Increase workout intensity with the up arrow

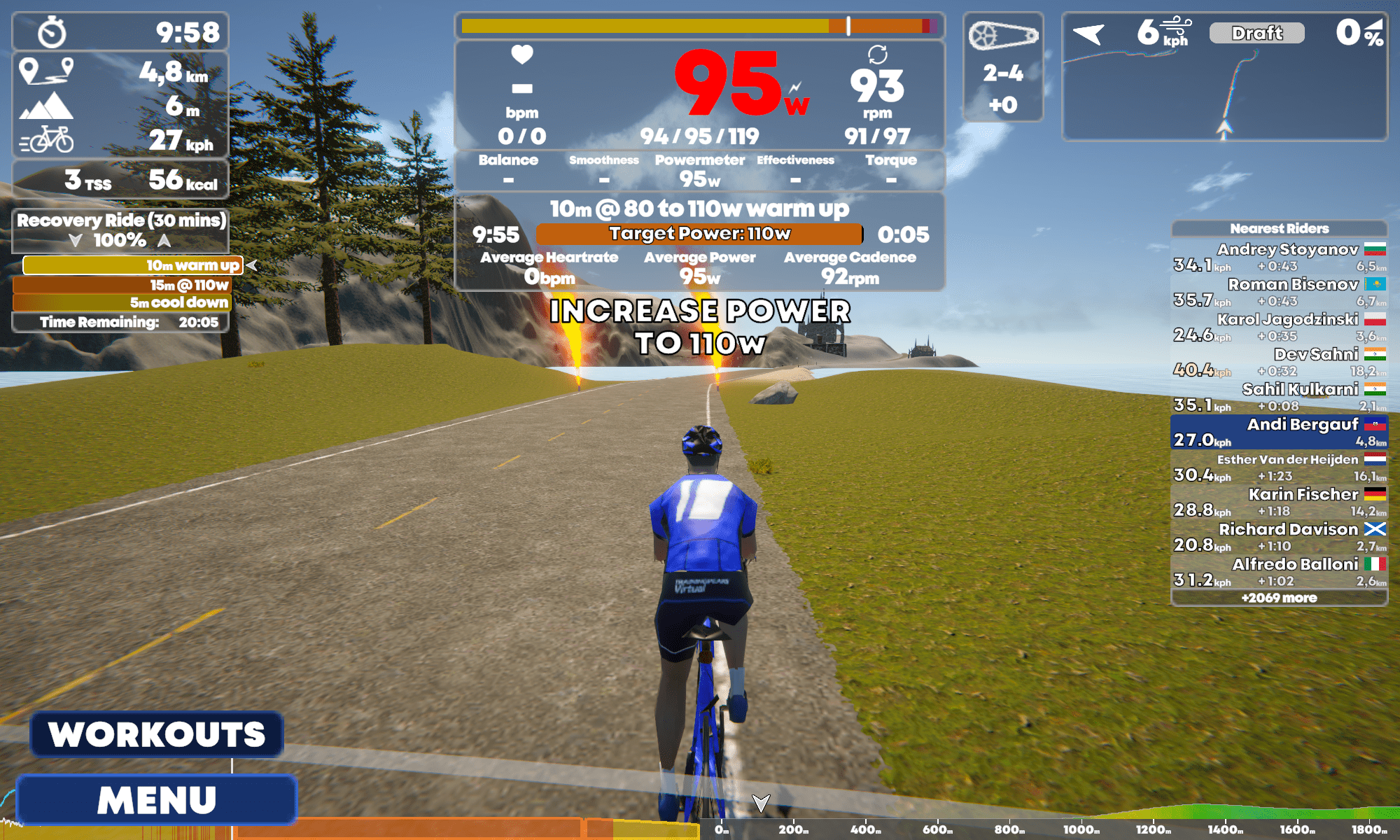(164, 241)
